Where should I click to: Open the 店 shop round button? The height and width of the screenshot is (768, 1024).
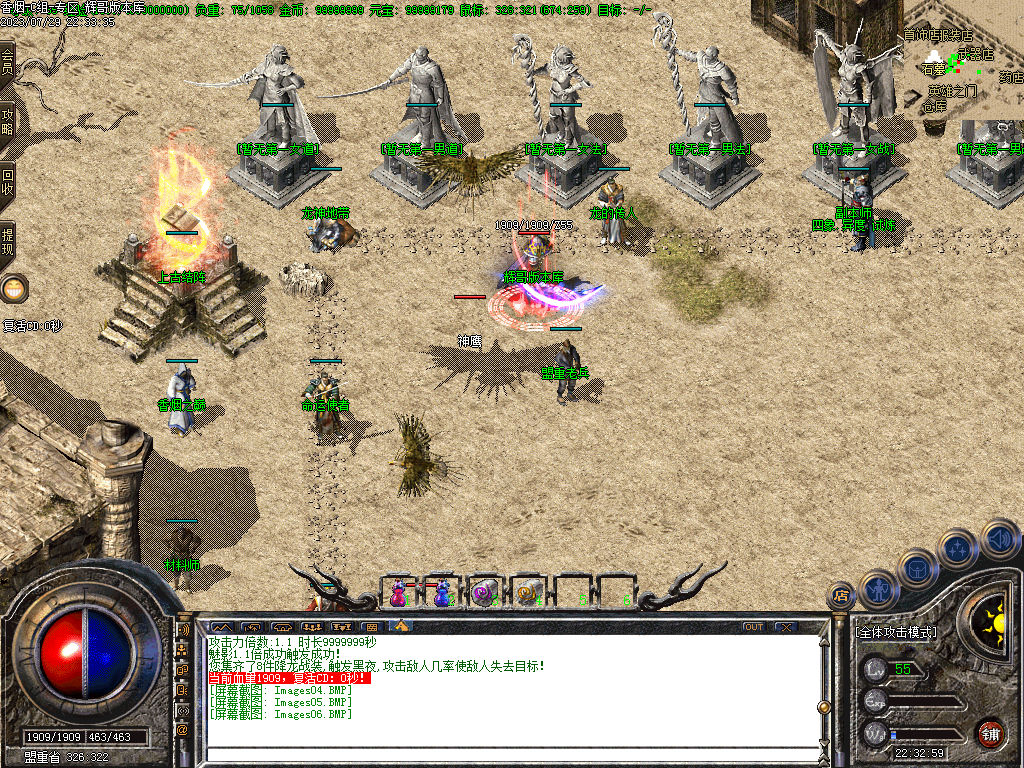(x=841, y=596)
